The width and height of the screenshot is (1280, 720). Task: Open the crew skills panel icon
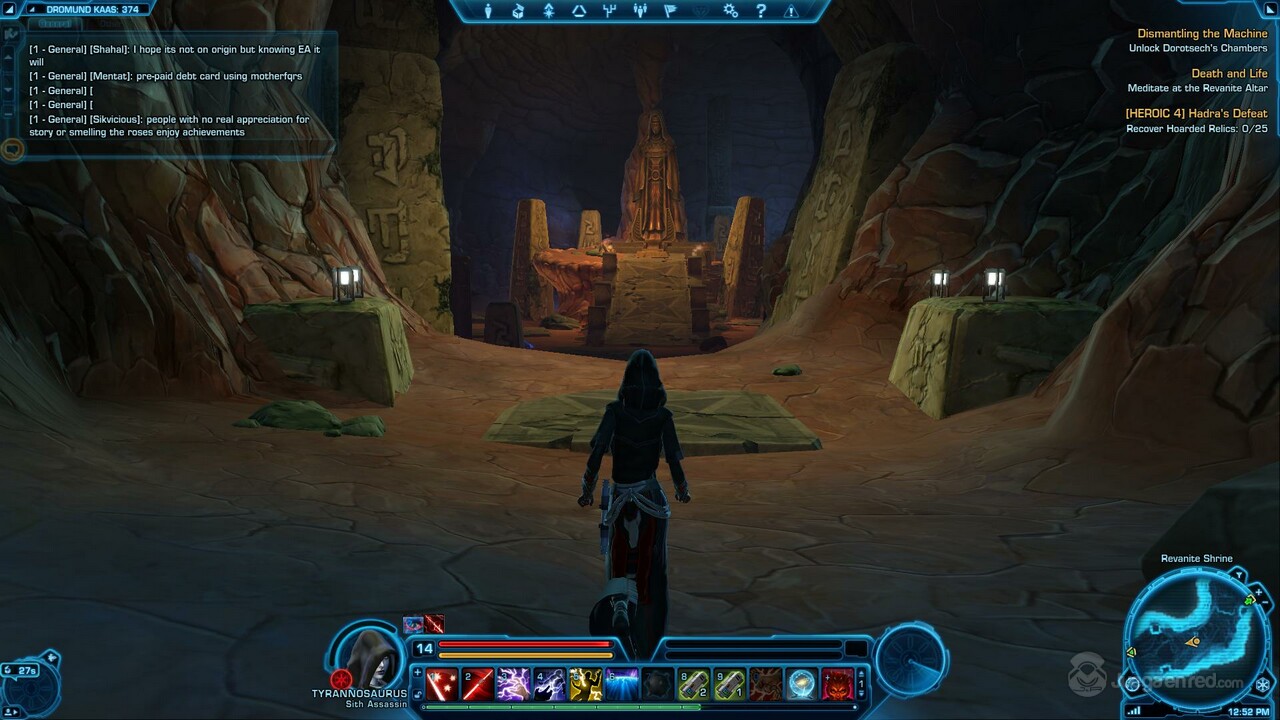click(578, 14)
